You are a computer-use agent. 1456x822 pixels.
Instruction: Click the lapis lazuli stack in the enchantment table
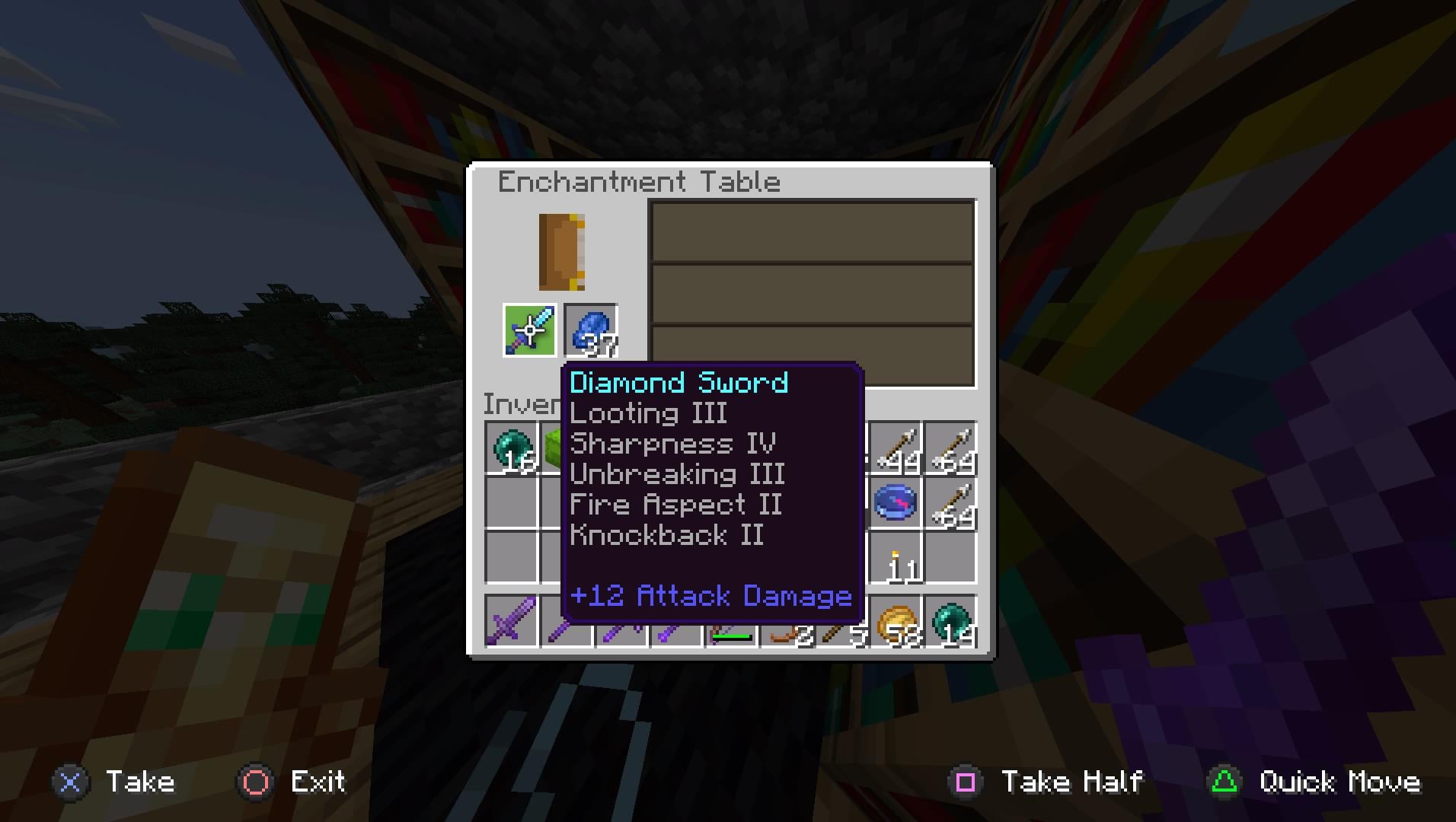(x=591, y=329)
